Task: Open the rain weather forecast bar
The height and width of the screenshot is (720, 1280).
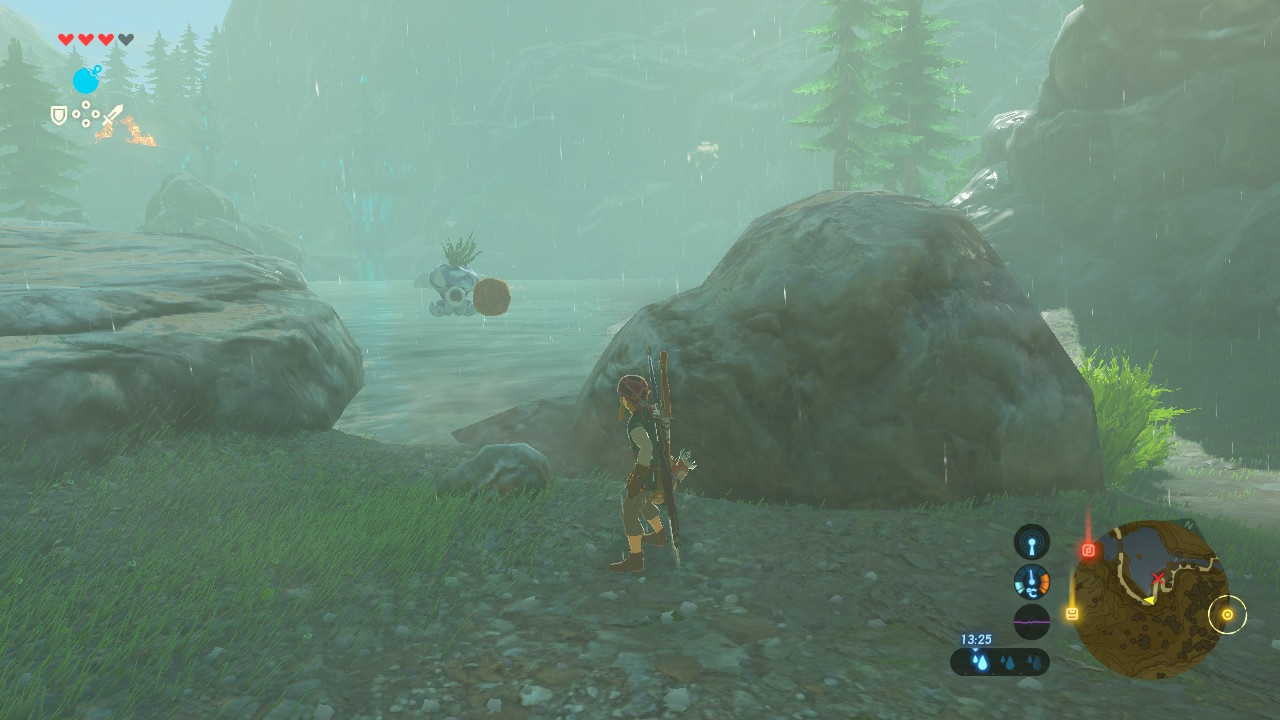Action: [1000, 661]
